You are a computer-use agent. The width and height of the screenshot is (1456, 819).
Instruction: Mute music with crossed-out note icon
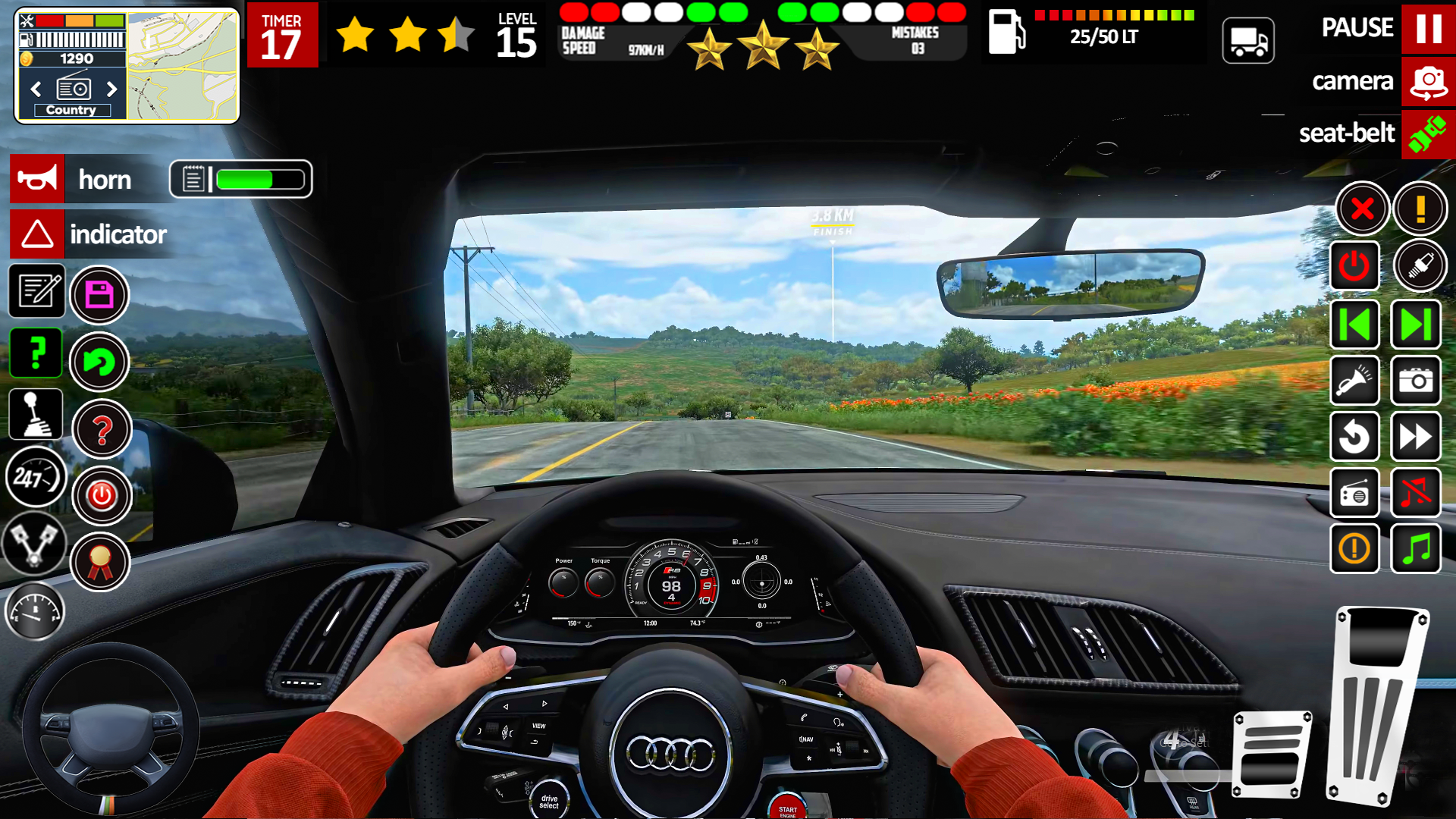[1415, 493]
